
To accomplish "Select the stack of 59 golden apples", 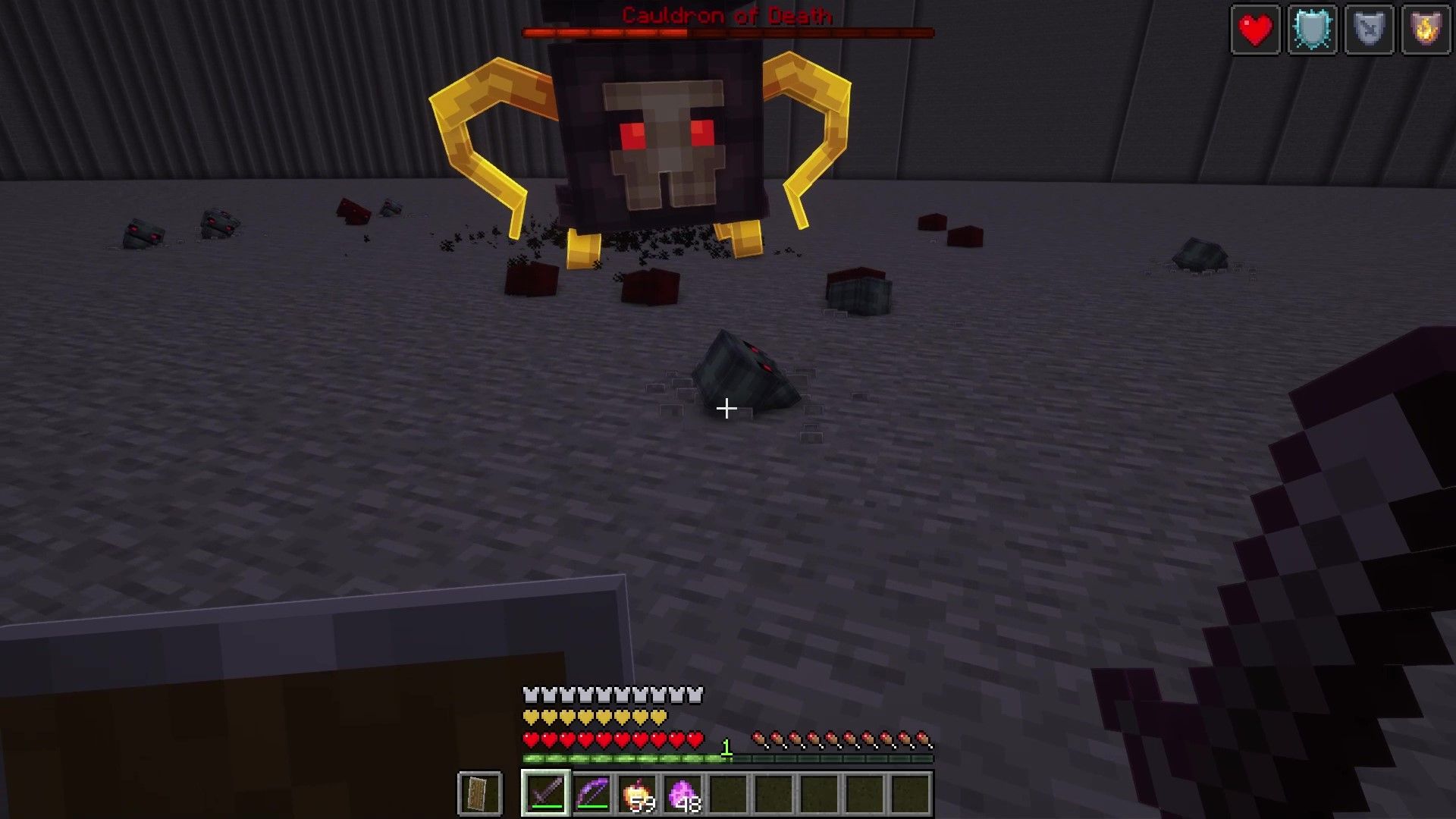I will 637,791.
